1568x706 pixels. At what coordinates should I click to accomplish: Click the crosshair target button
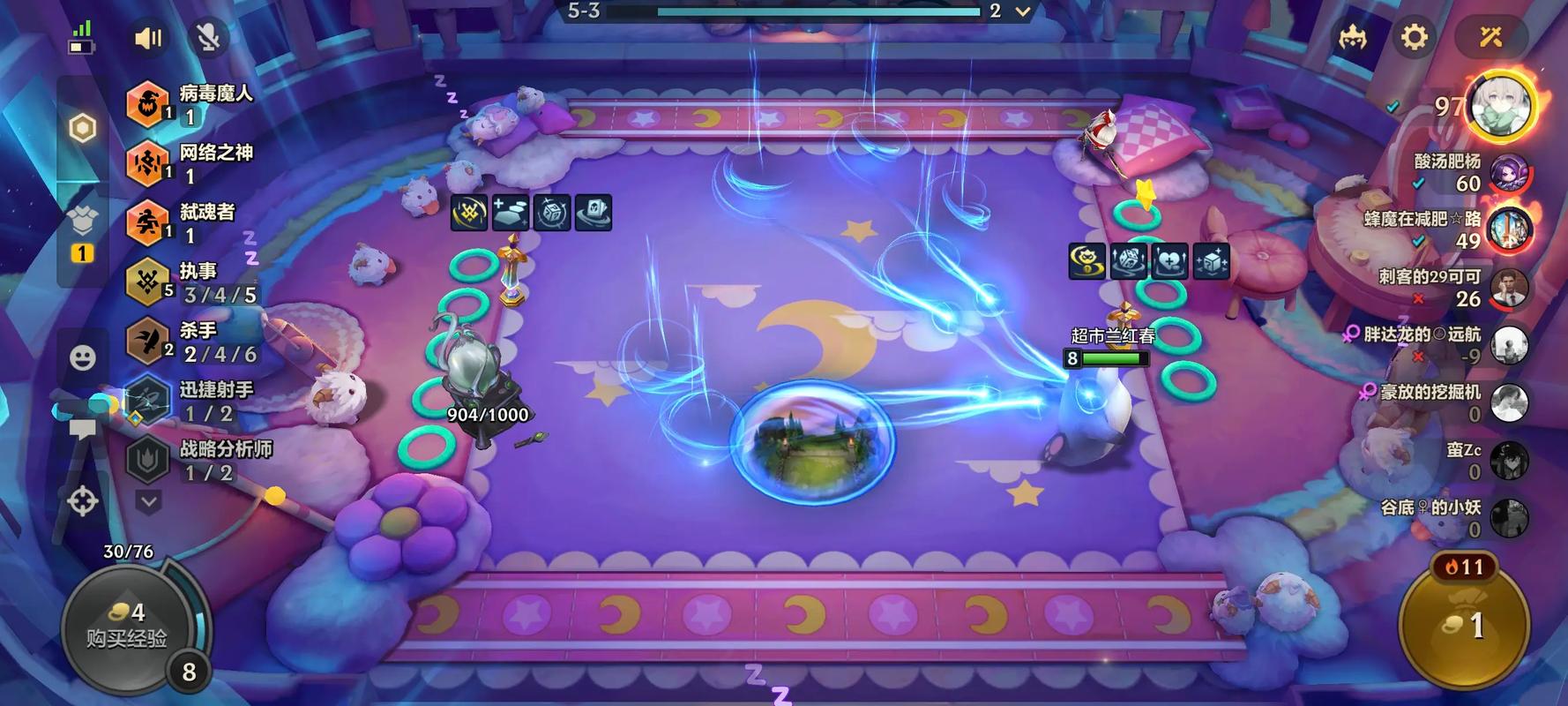[82, 501]
